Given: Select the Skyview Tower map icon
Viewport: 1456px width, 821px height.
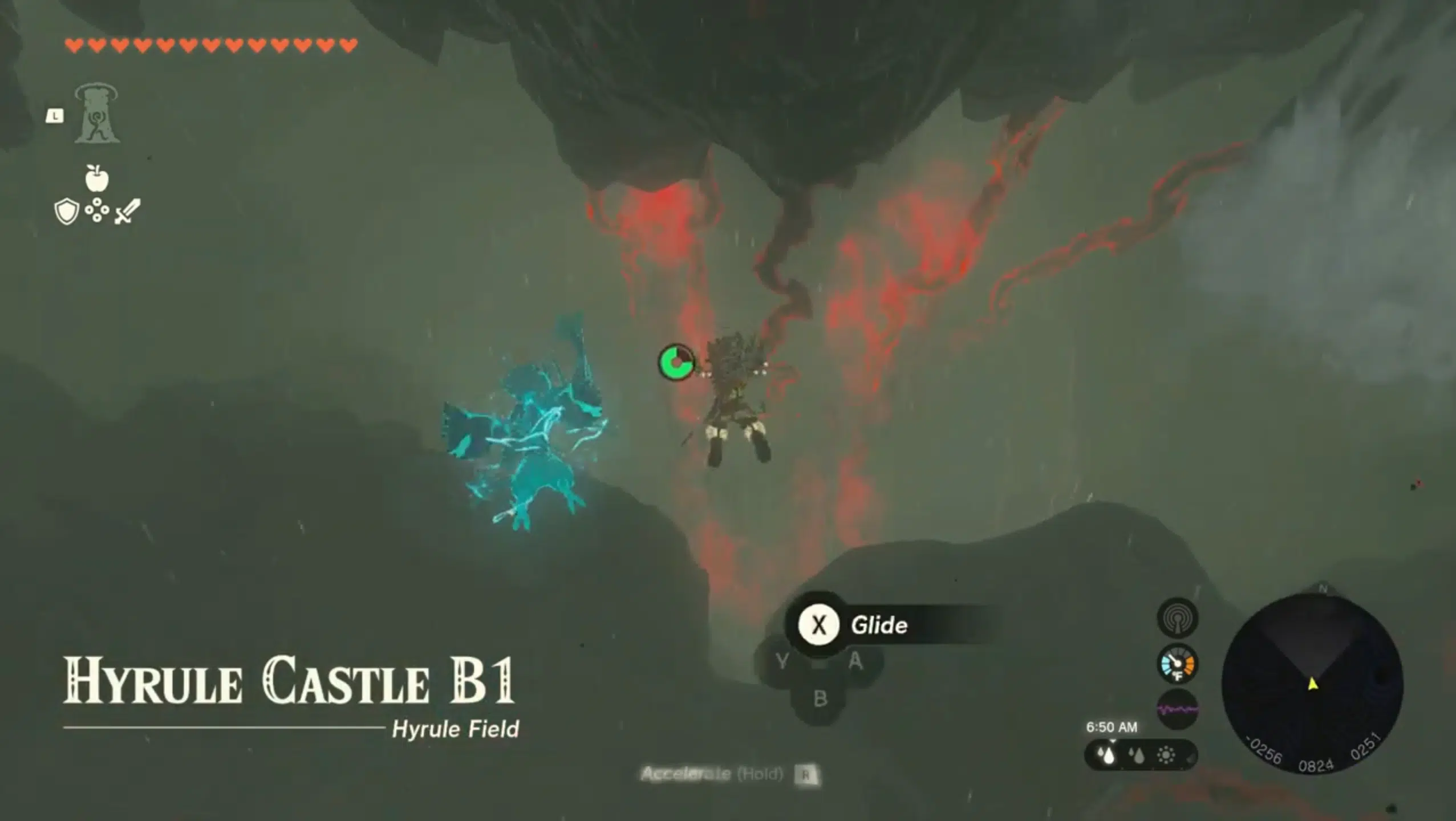Looking at the screenshot, I should [x=97, y=117].
